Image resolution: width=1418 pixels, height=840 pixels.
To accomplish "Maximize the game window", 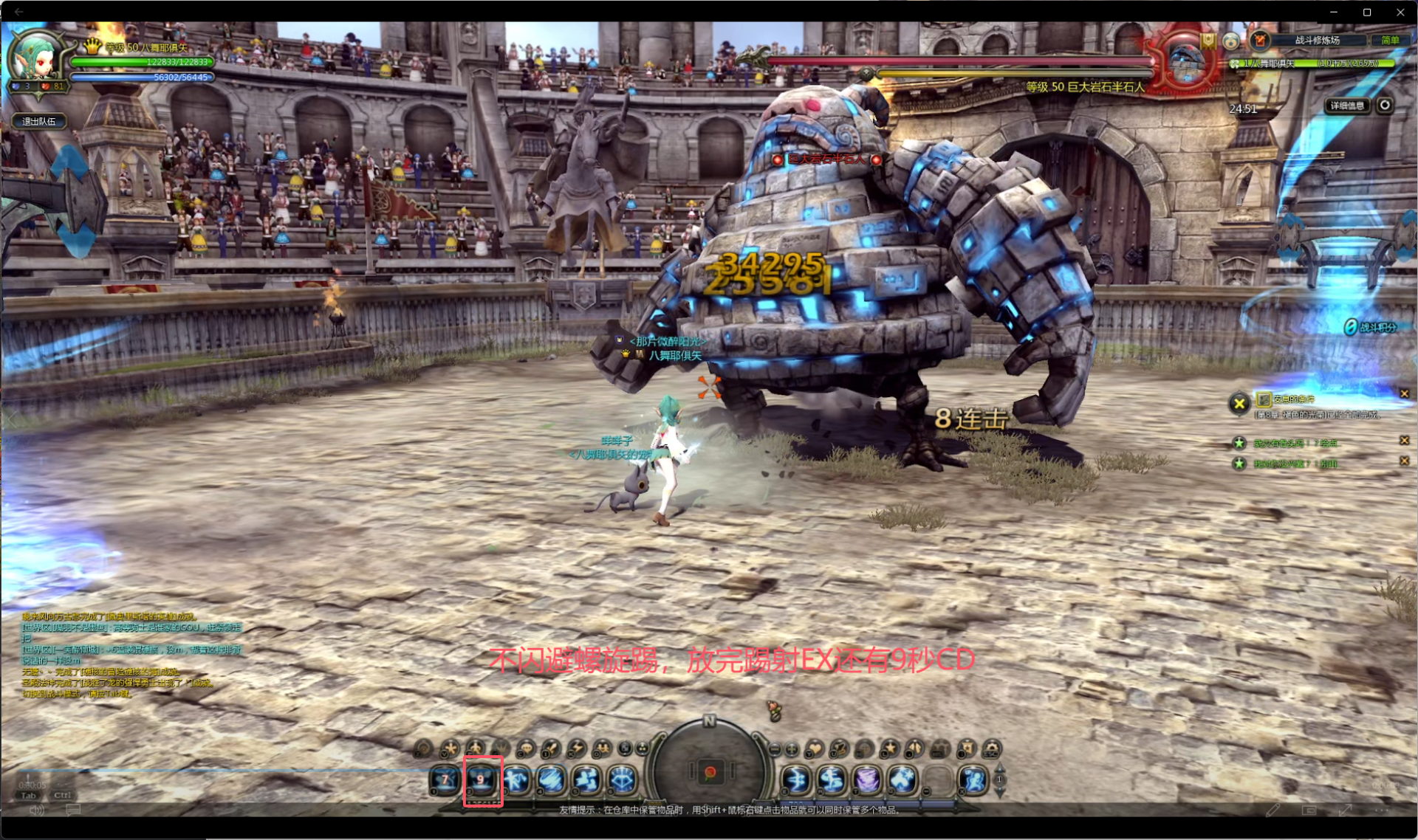I will (x=1367, y=12).
